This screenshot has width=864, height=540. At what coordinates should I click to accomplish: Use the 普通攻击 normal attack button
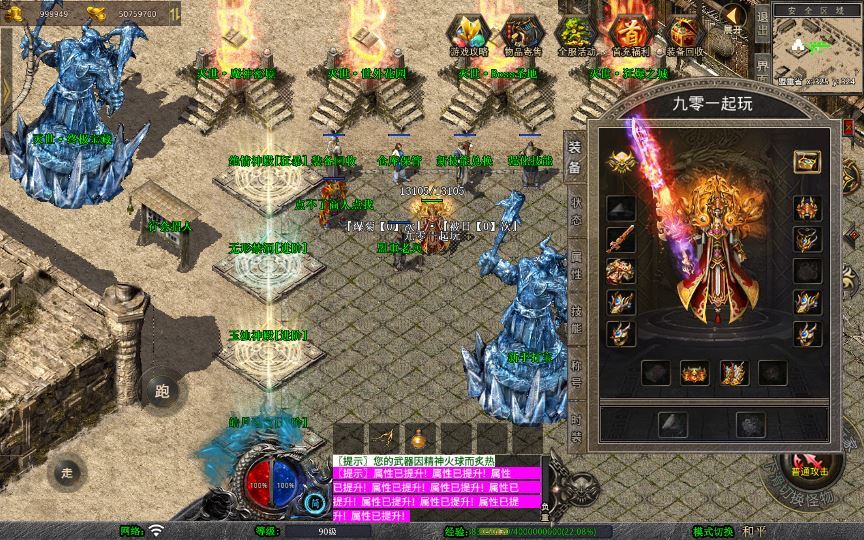tap(807, 470)
